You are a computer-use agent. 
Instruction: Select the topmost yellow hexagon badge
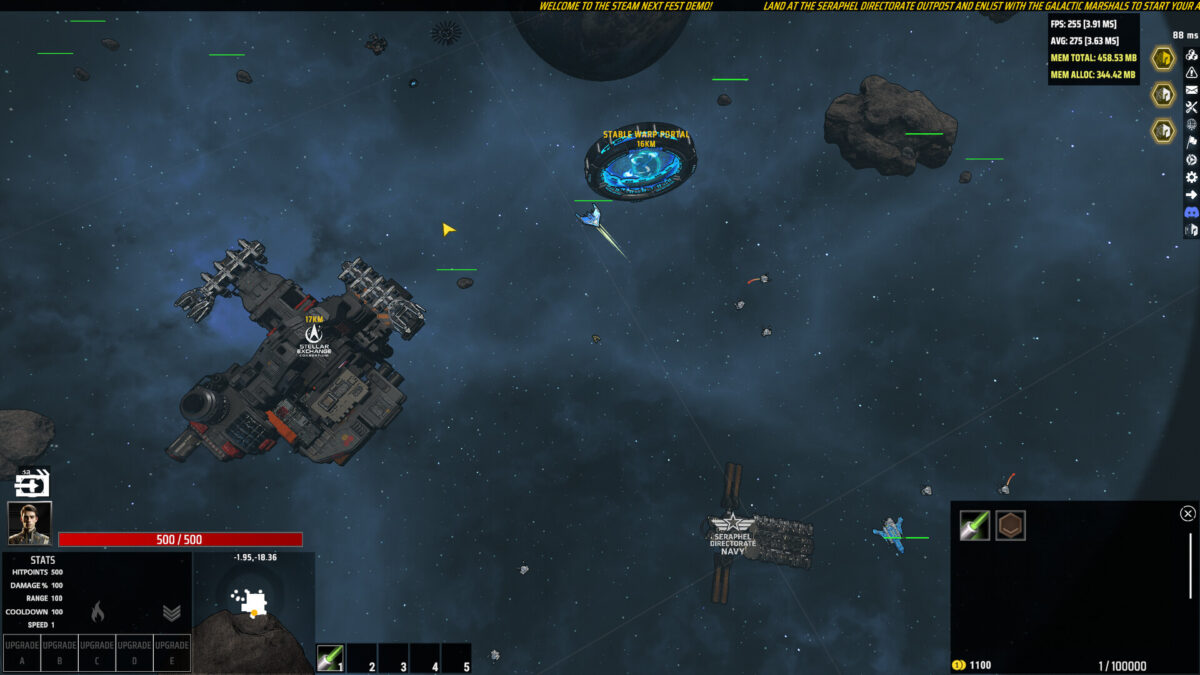click(x=1163, y=58)
